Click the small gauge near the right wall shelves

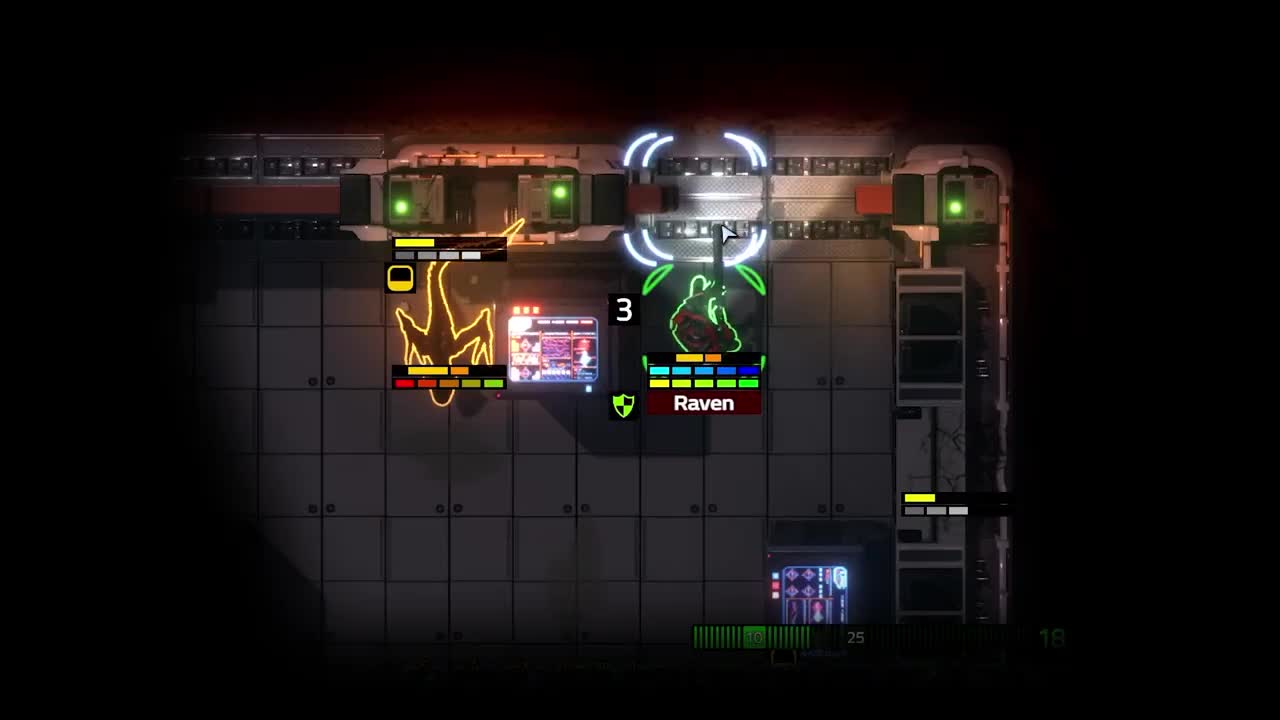pyautogui.click(x=935, y=503)
